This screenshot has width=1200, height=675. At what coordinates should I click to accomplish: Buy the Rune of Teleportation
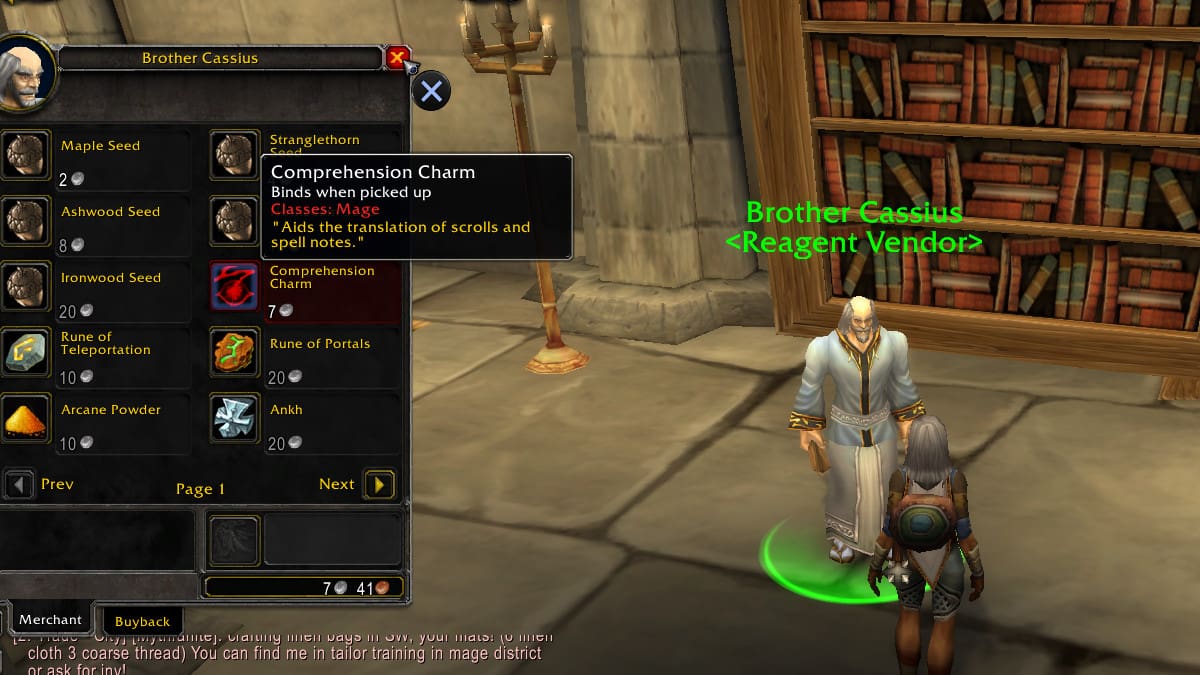(x=24, y=352)
